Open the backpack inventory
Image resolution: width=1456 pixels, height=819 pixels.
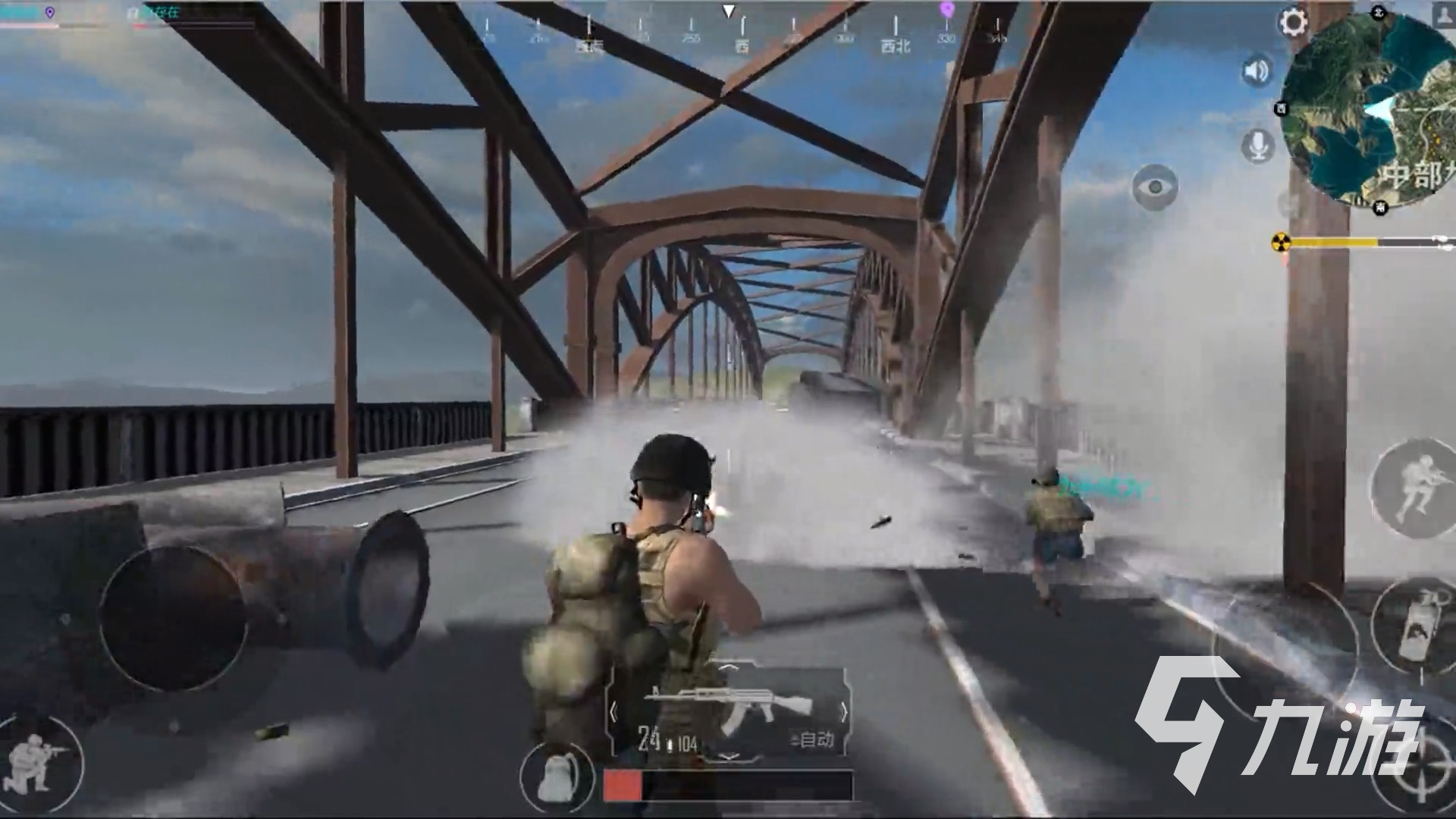pos(556,776)
